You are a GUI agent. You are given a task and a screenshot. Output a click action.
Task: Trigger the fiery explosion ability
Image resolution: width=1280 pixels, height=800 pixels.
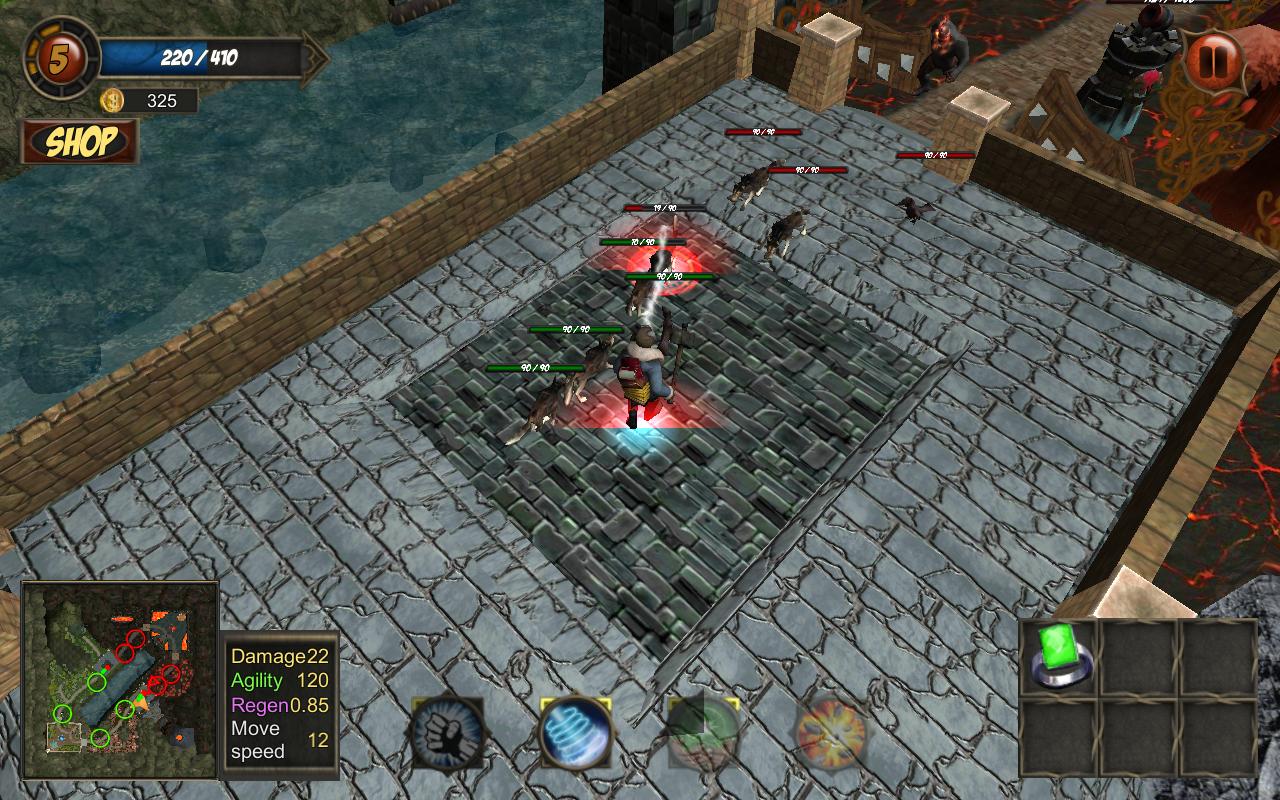coord(831,734)
